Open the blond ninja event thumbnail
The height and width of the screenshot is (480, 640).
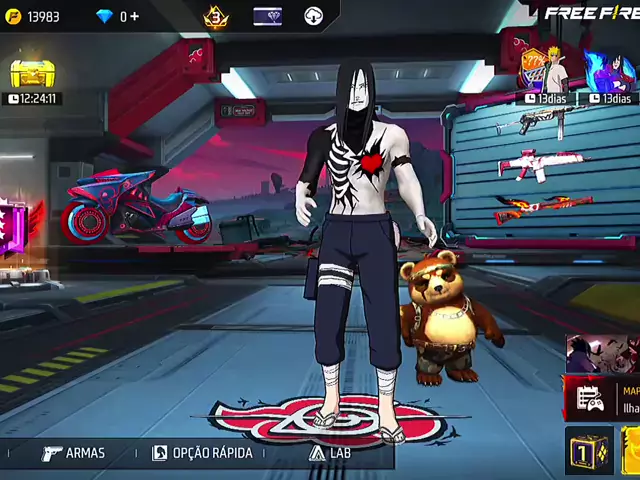click(x=547, y=70)
